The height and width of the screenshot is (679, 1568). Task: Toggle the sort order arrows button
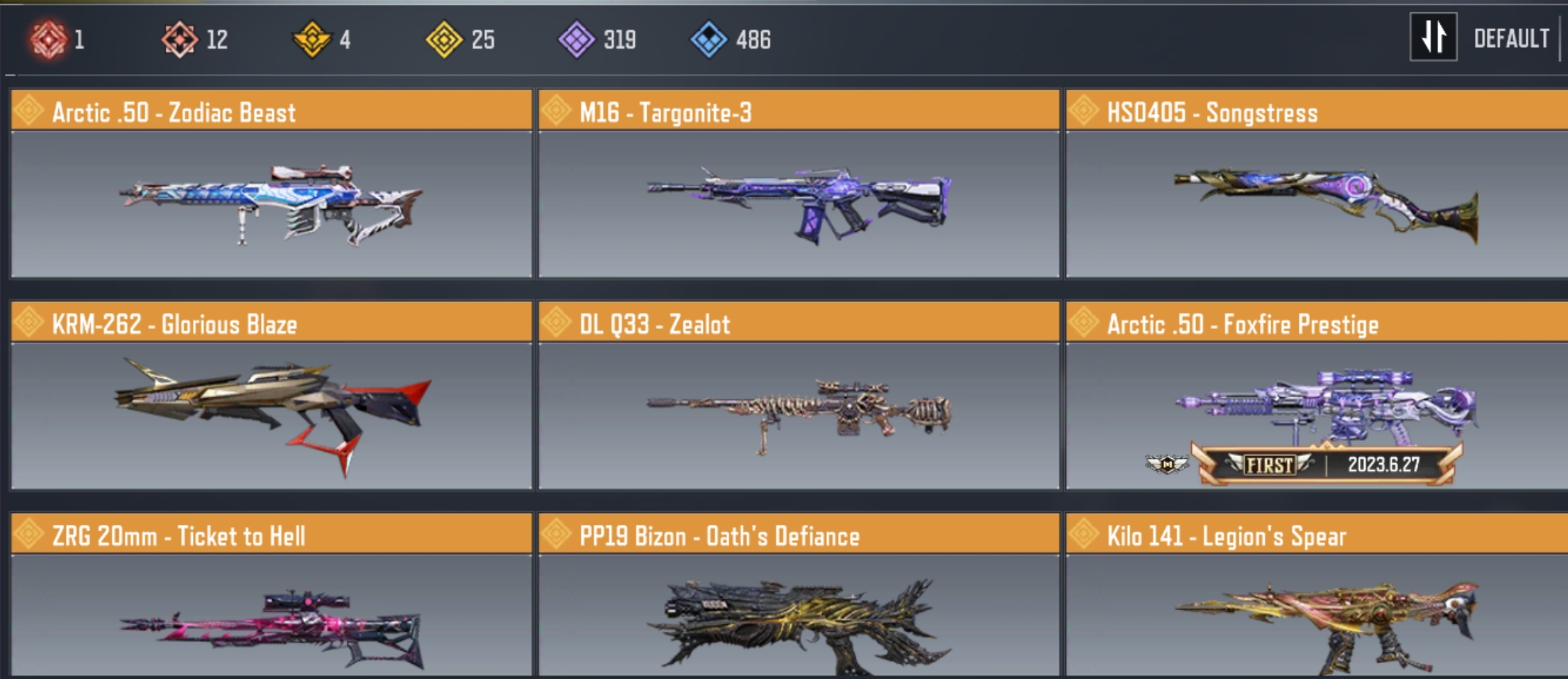click(x=1433, y=37)
